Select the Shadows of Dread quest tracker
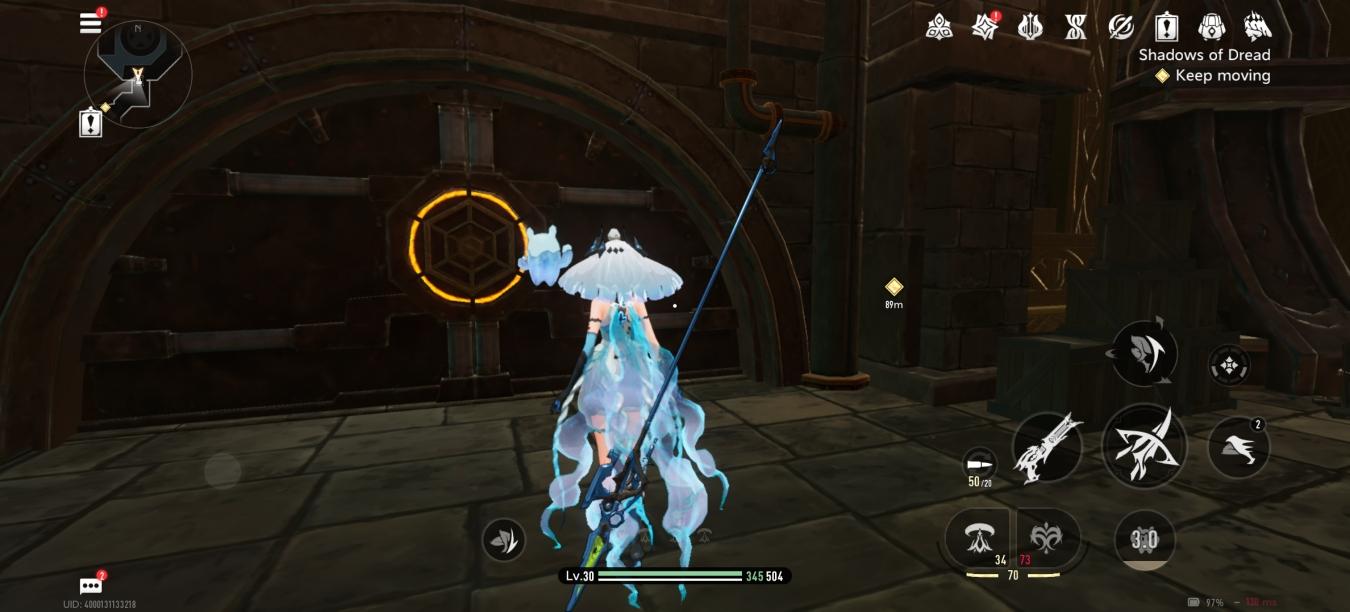The height and width of the screenshot is (612, 1350). pos(1204,55)
